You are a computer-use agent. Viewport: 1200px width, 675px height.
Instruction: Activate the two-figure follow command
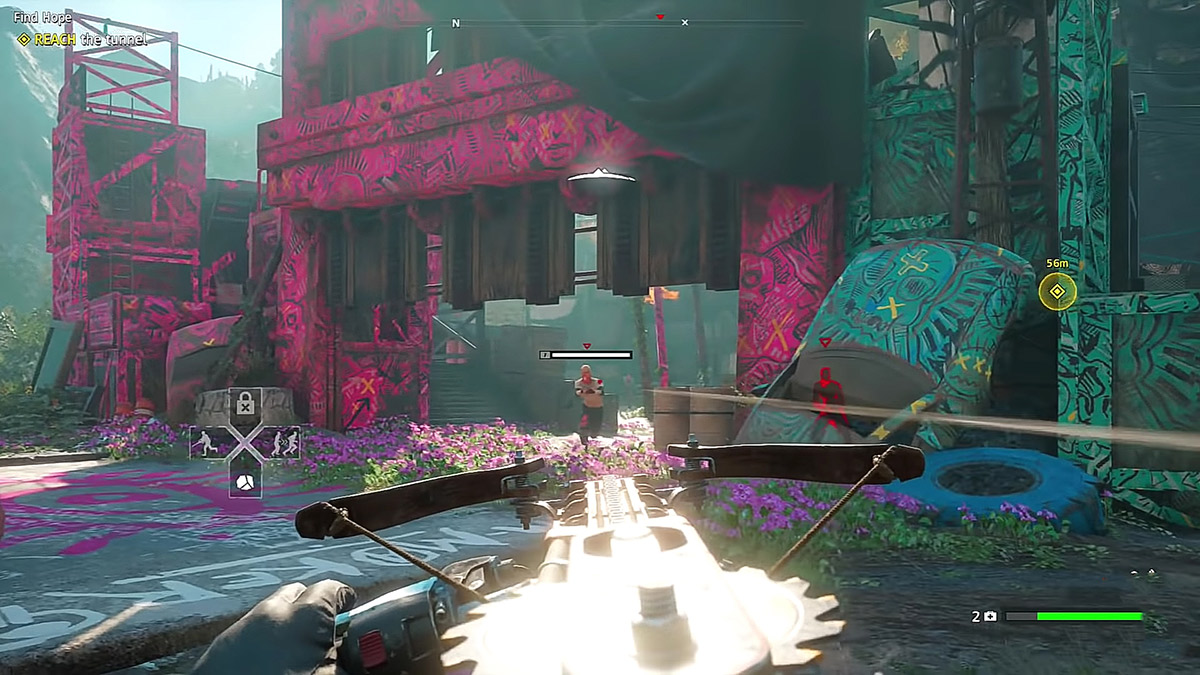click(x=283, y=442)
